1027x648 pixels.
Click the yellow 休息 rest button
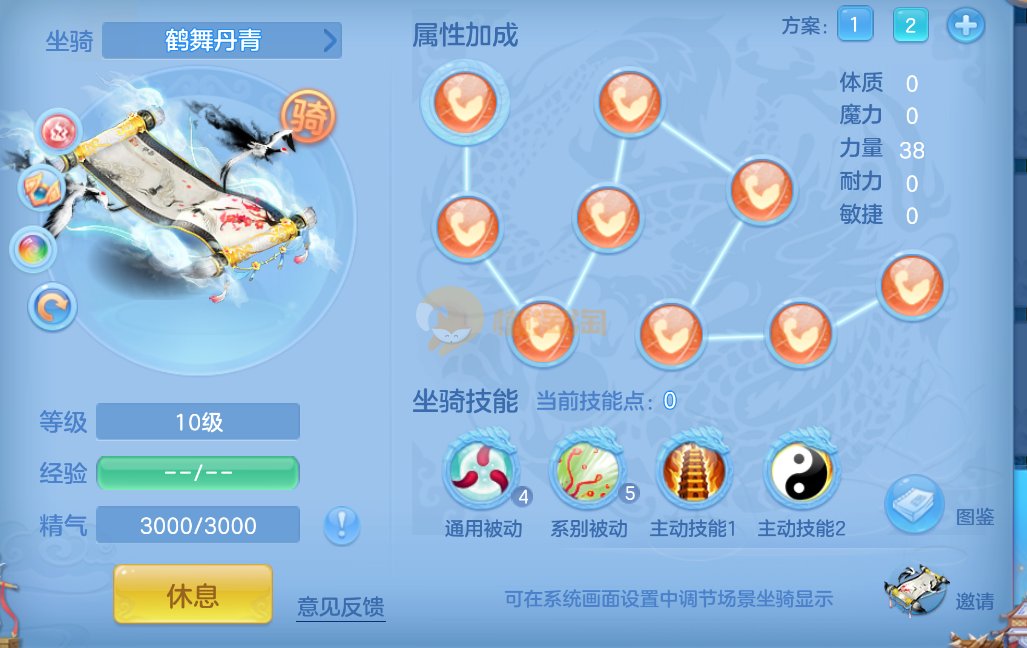[193, 596]
